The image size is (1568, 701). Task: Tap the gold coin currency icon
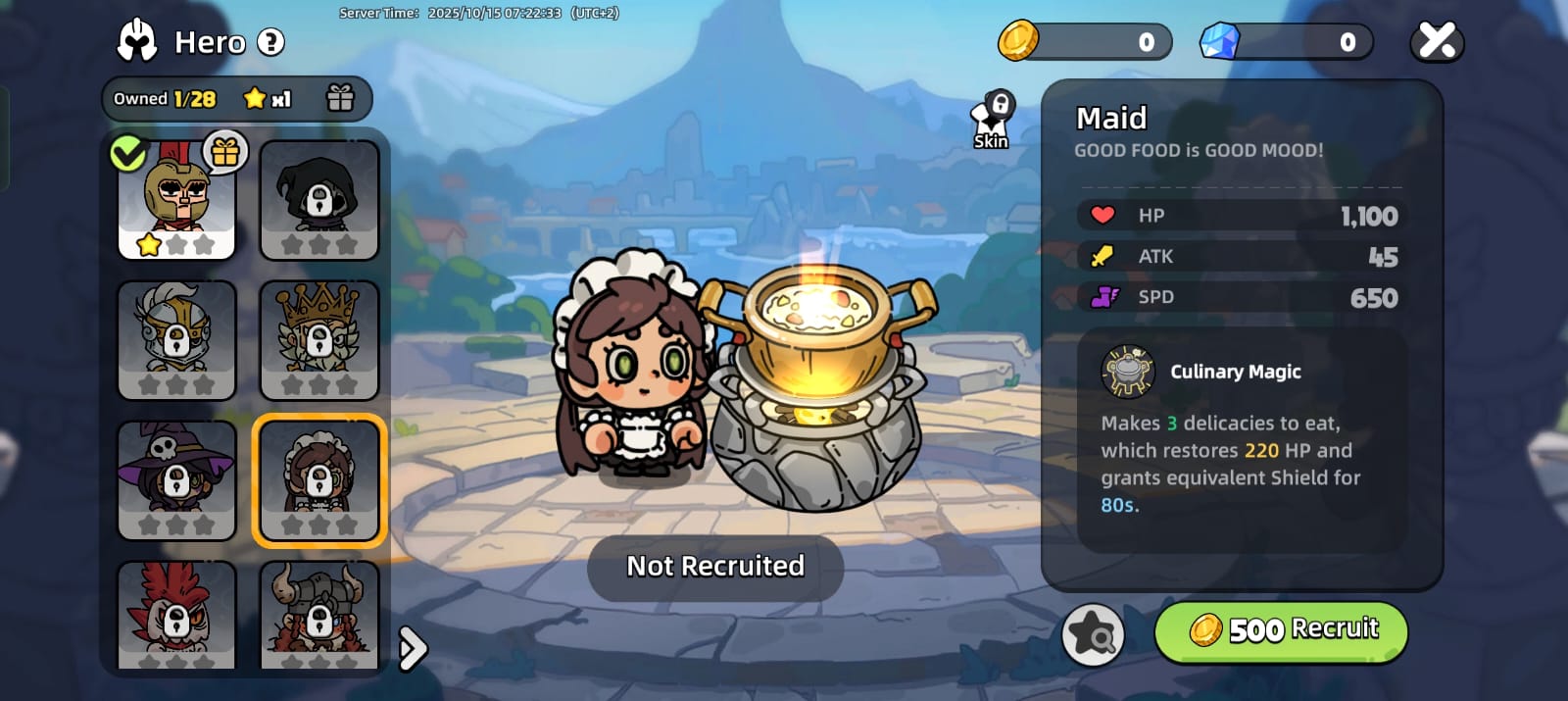pyautogui.click(x=1018, y=41)
